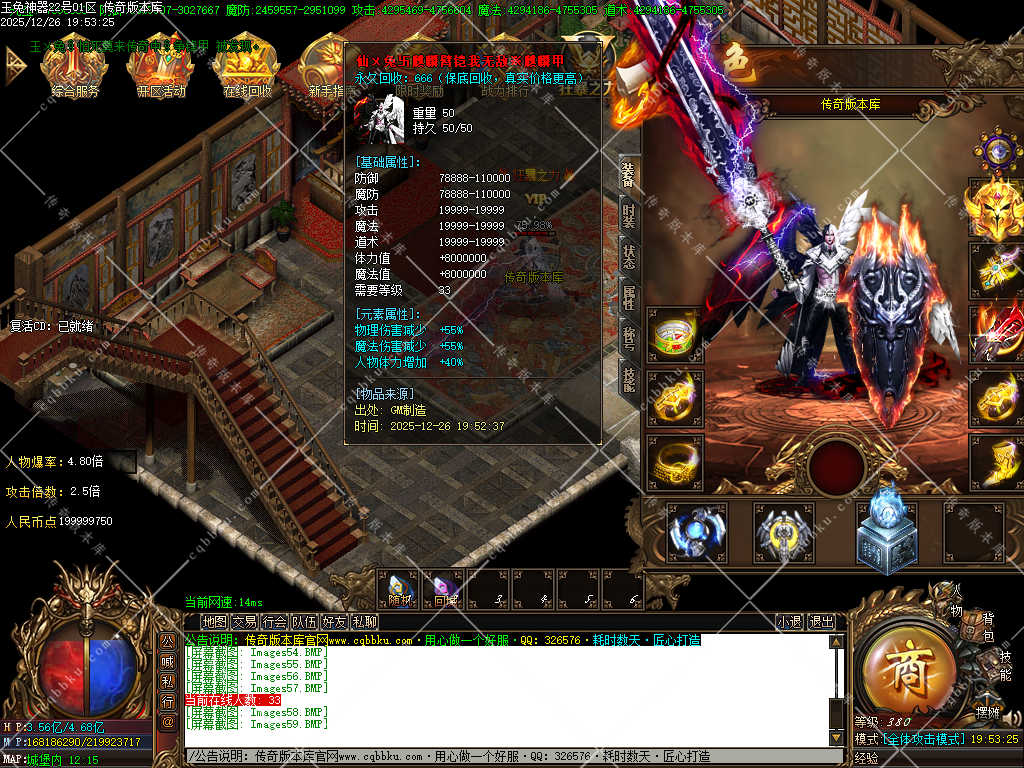The width and height of the screenshot is (1024, 768).
Task: Open the 综合服务 menu icon
Action: [x=74, y=68]
